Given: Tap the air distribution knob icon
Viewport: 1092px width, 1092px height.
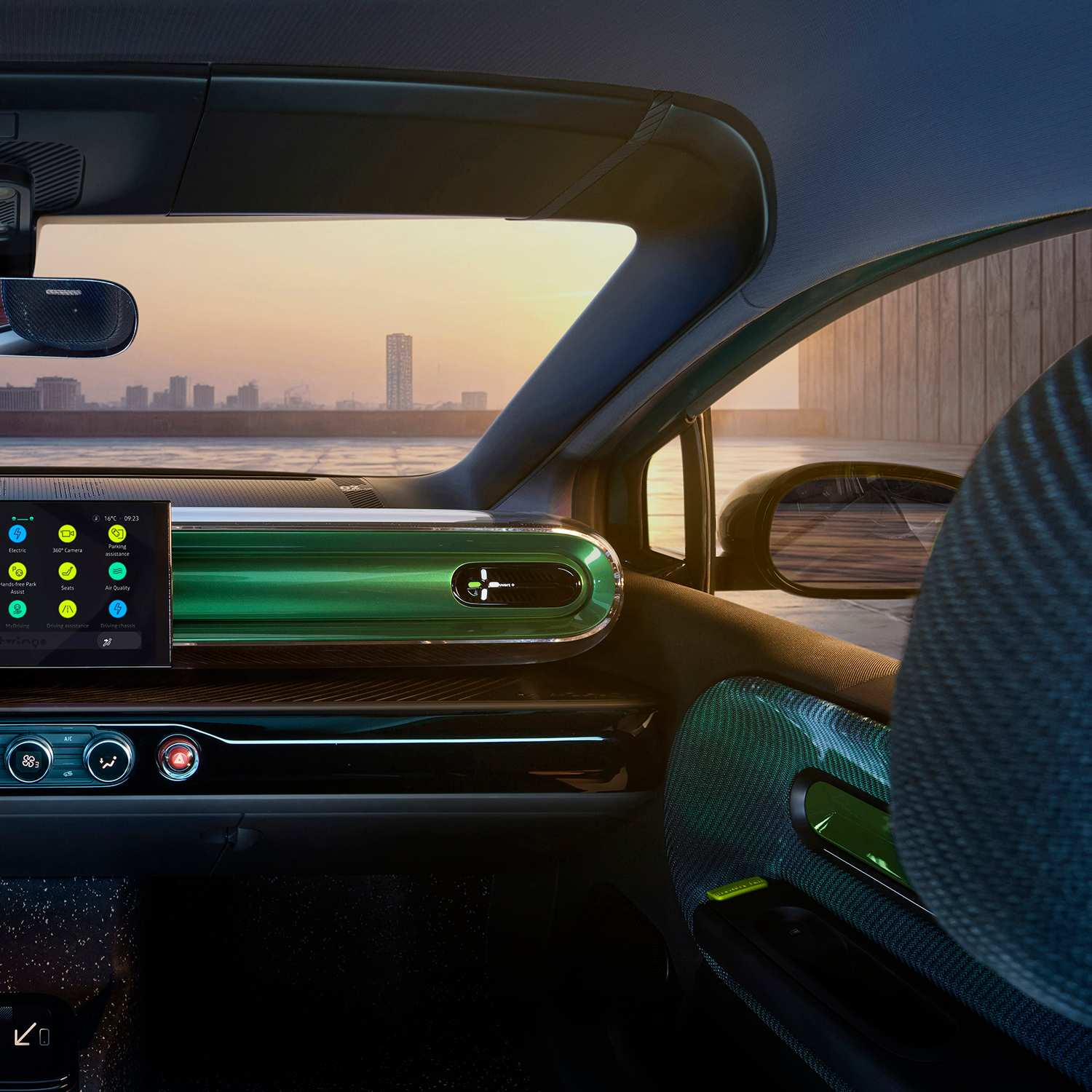Looking at the screenshot, I should point(108,761).
